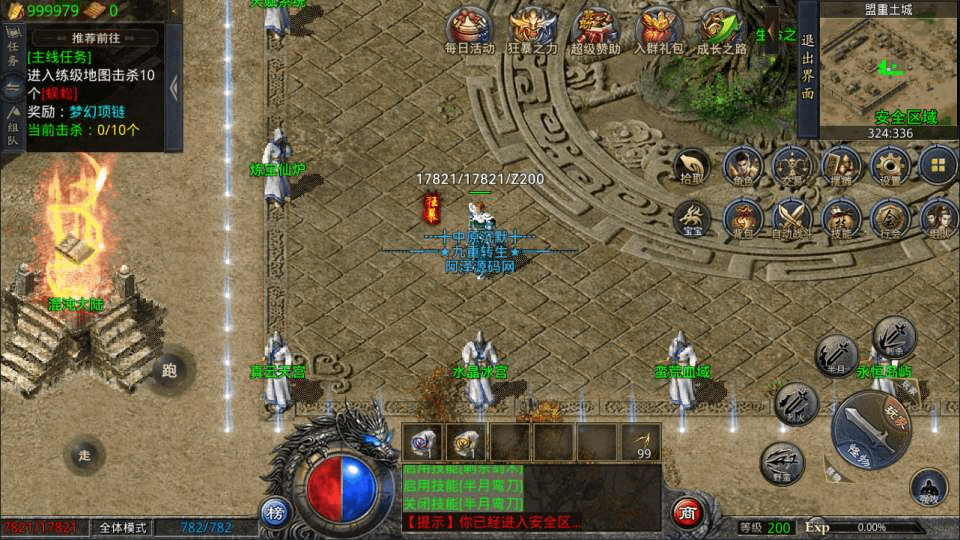Open the 入群礼包 gift pack icon
Screen dimensions: 960x540
tap(658, 27)
